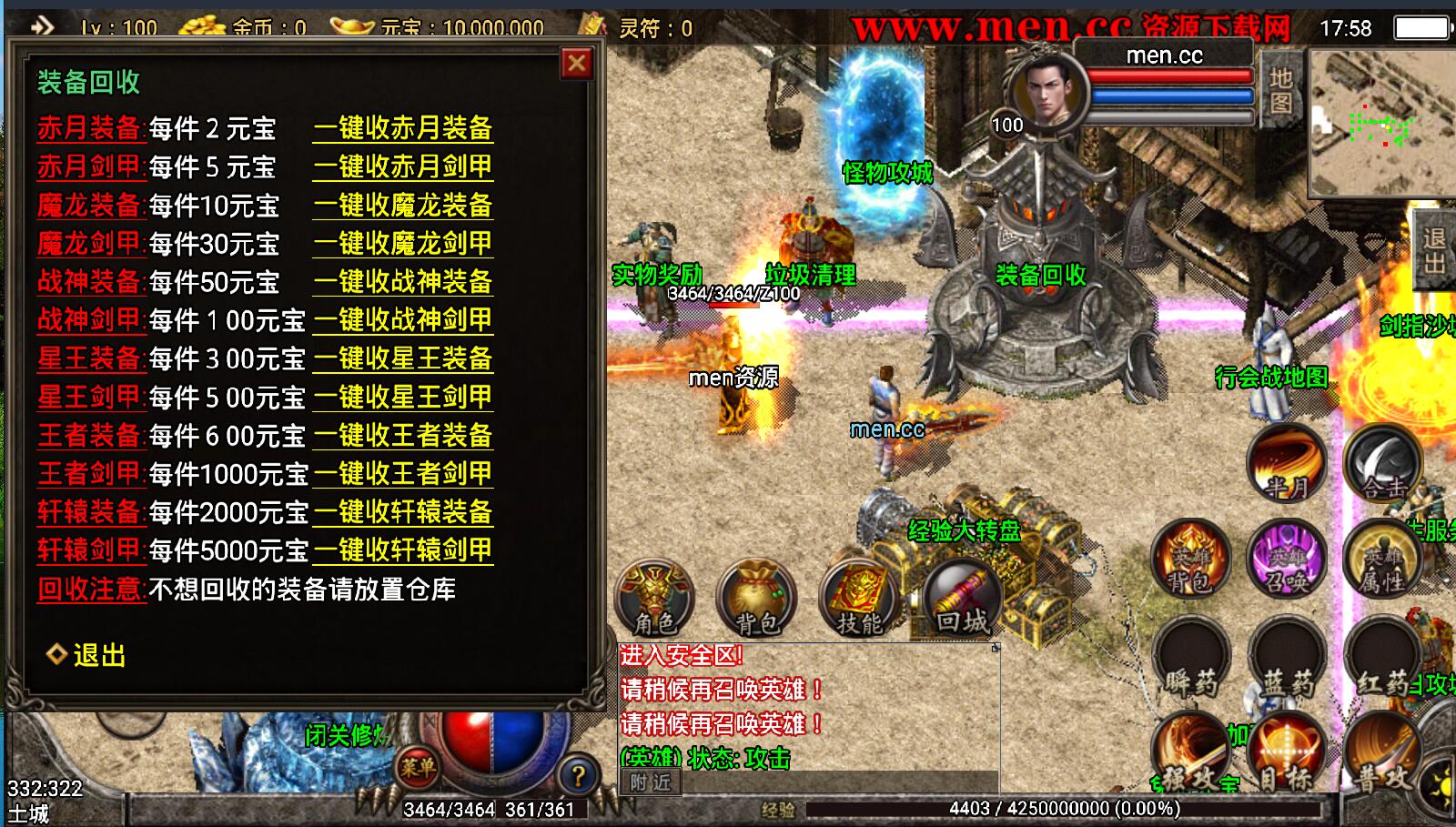Click 一键收轩辕剑甲 recycle link
This screenshot has width=1456, height=827.
point(403,550)
